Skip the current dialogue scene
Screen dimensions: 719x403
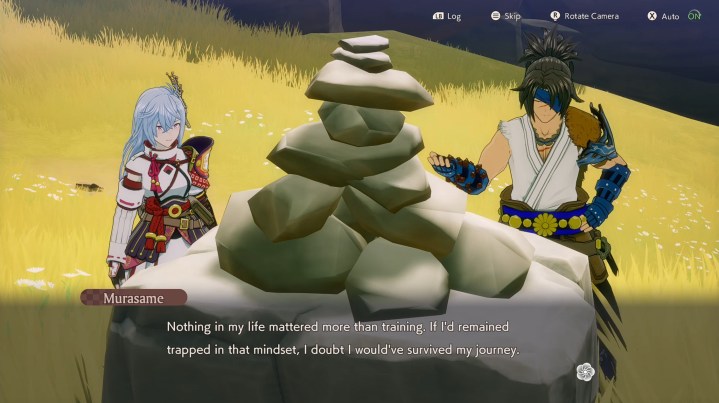(505, 16)
